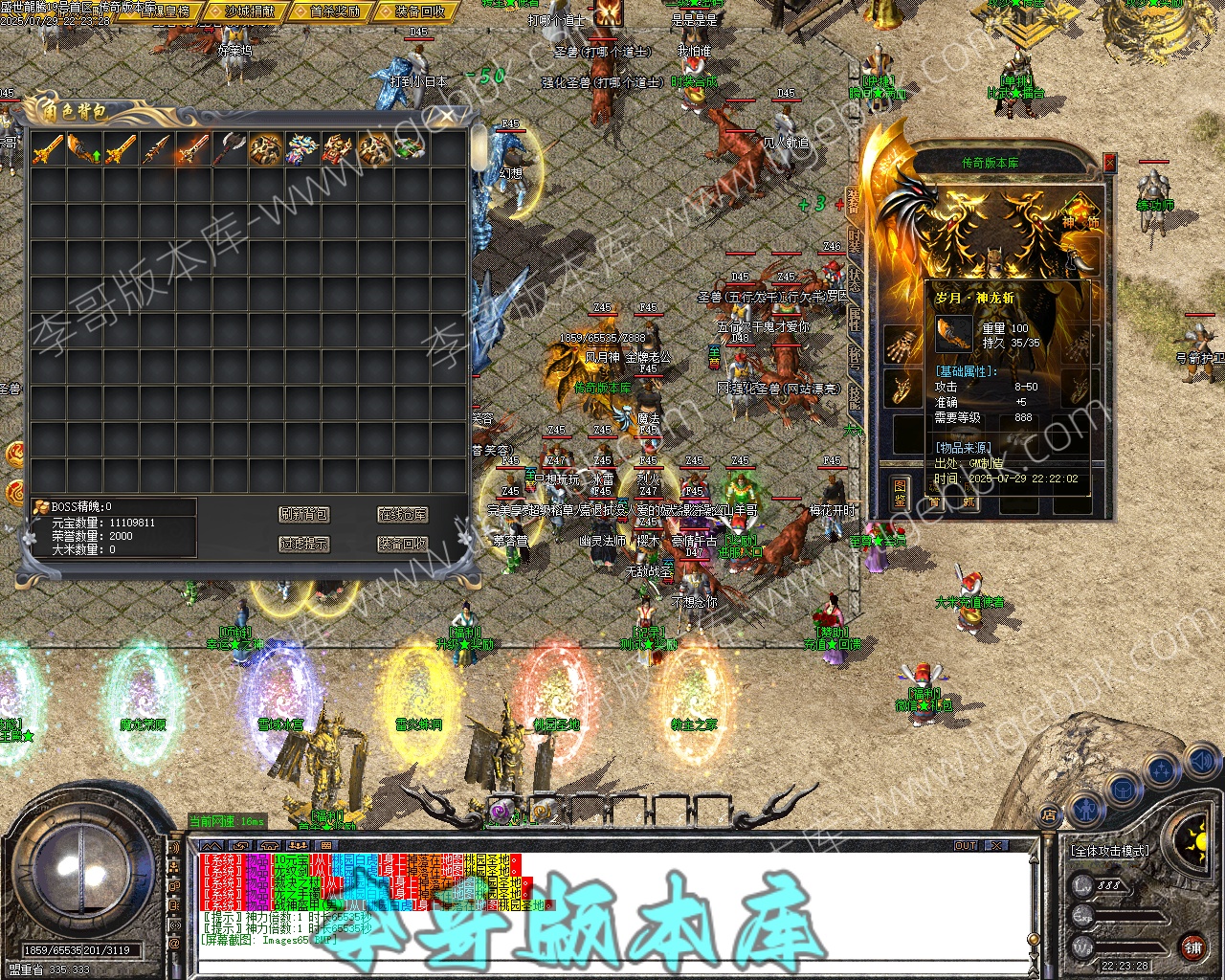Select the double-bladed axe in the bag
Viewport: 1225px width, 980px height.
pos(230,149)
